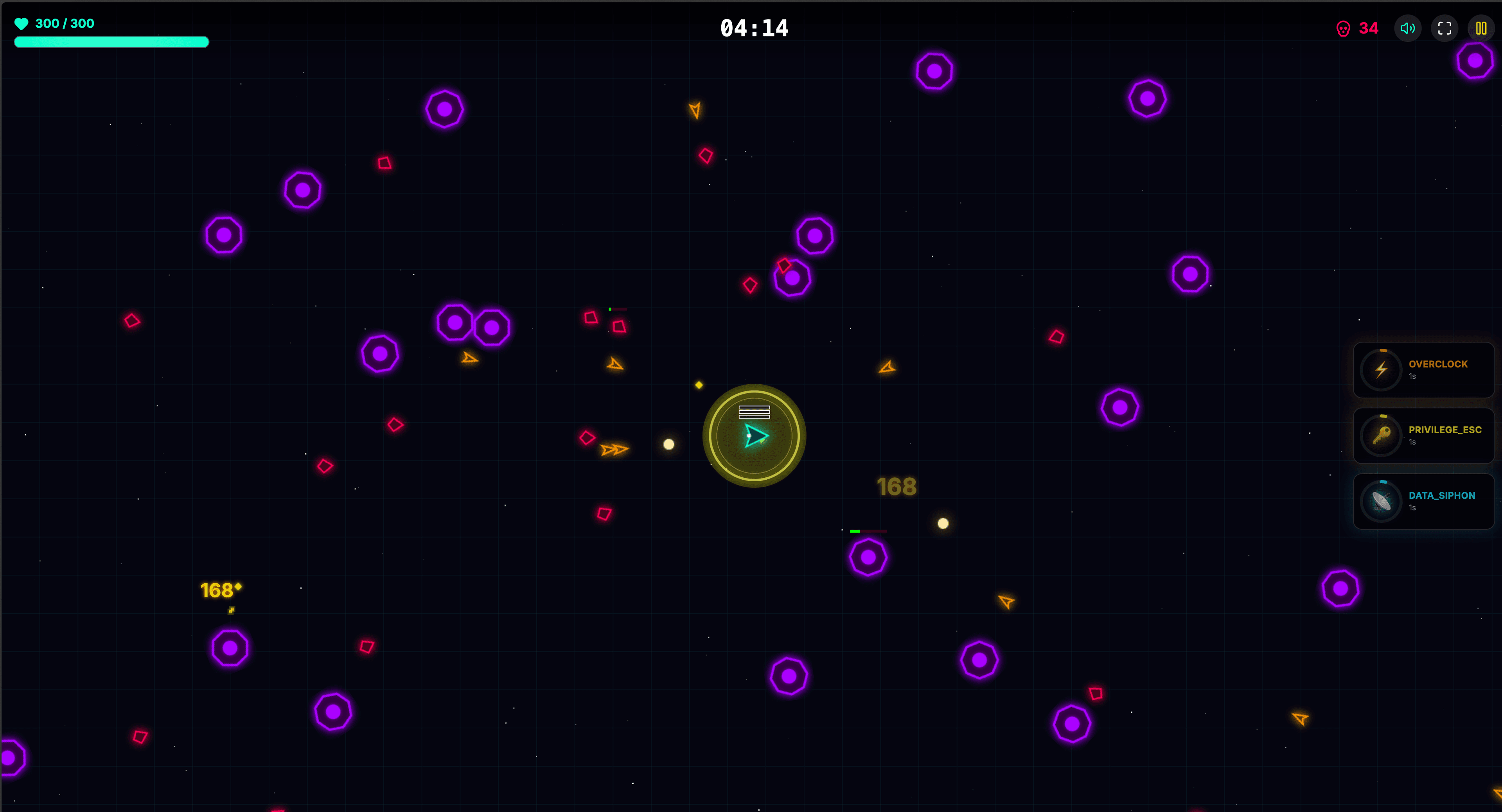Activate the OVERCLOCK lightning bolt ability icon
Viewport: 1502px width, 812px height.
1381,369
